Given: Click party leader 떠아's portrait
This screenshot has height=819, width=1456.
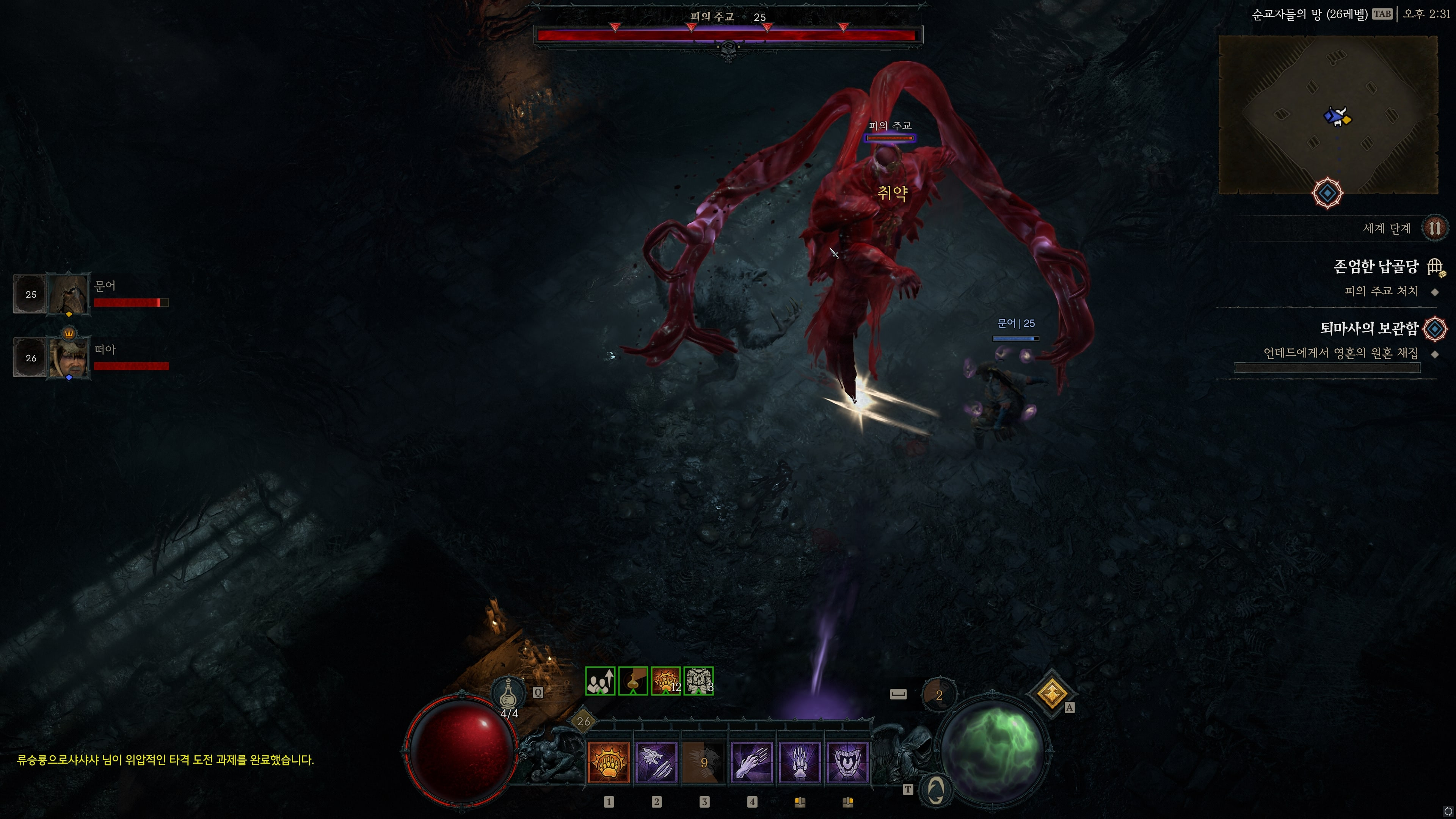Looking at the screenshot, I should (69, 357).
